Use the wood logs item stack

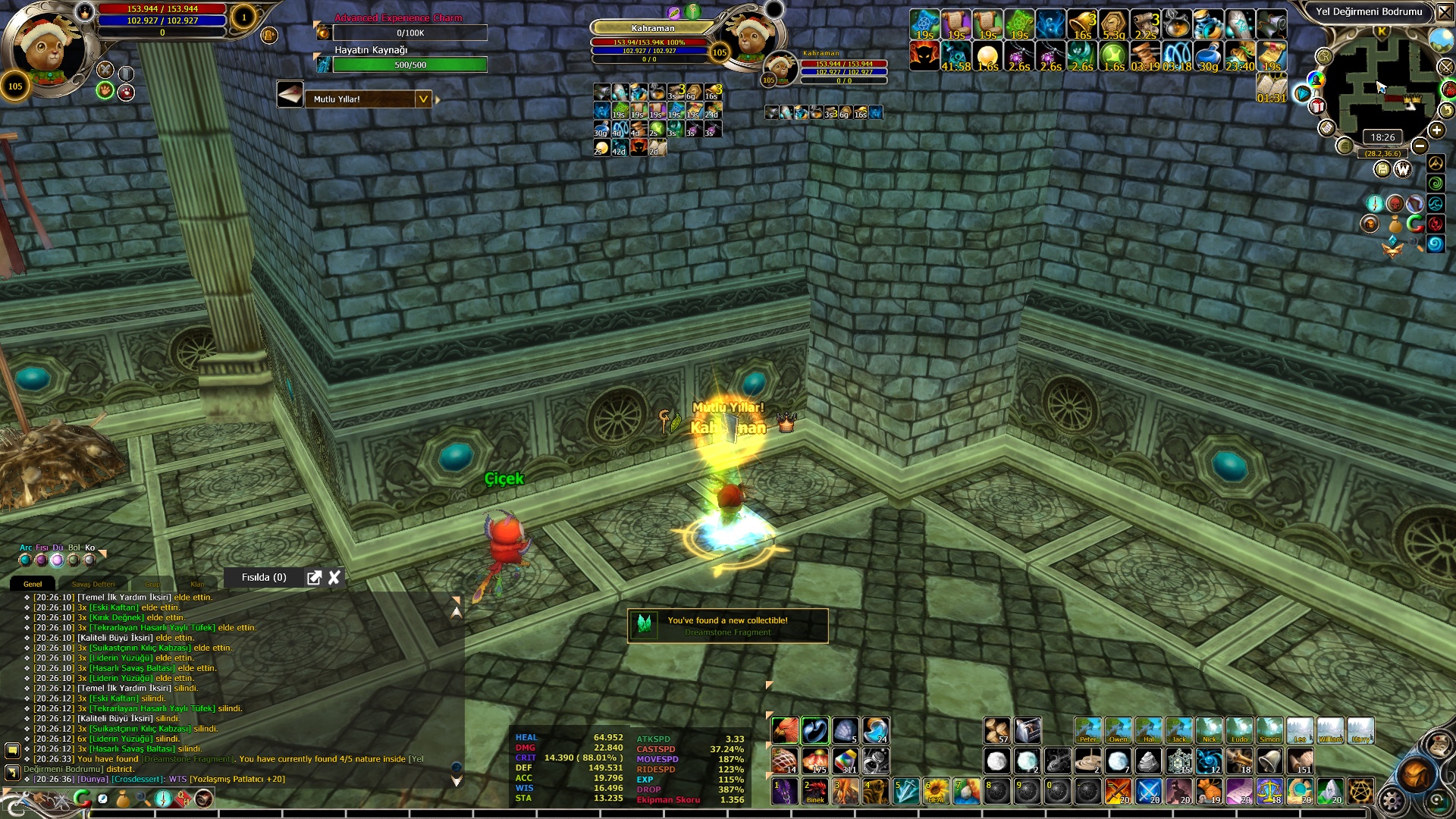(x=997, y=730)
